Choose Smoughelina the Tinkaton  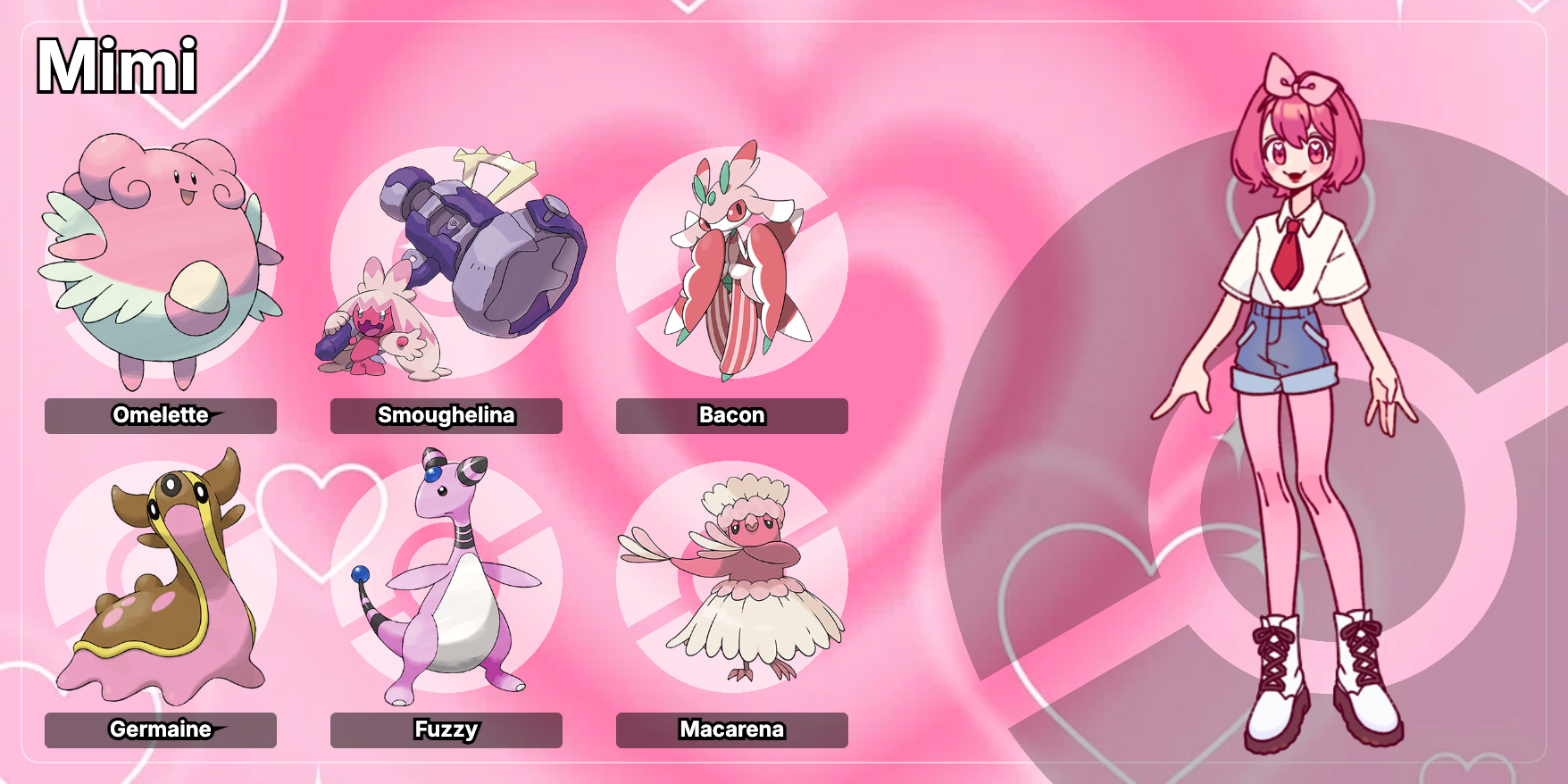(x=446, y=263)
